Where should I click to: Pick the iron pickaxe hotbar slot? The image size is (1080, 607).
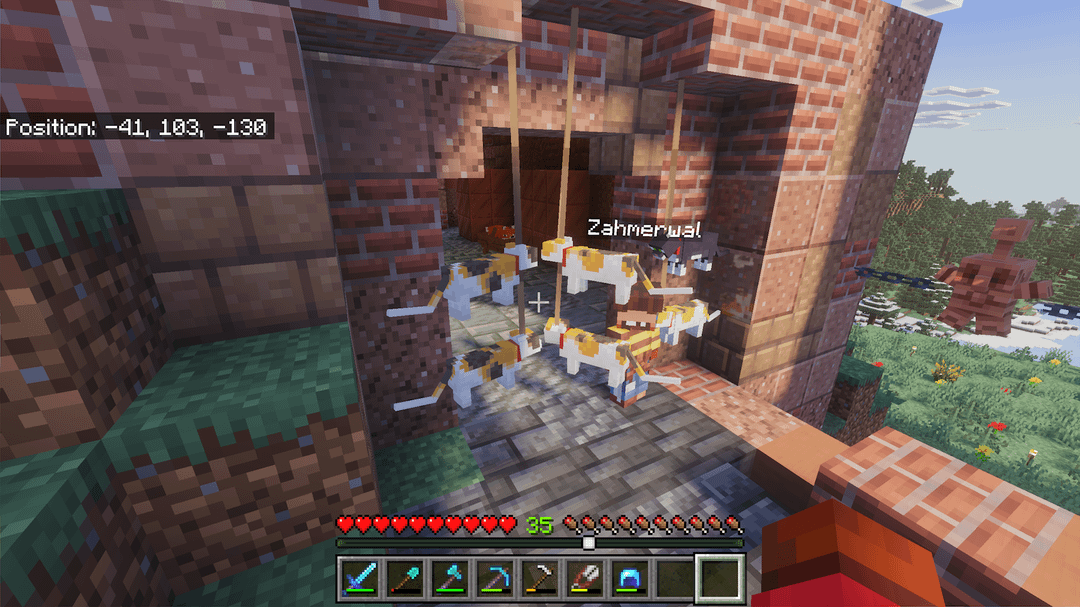540,579
